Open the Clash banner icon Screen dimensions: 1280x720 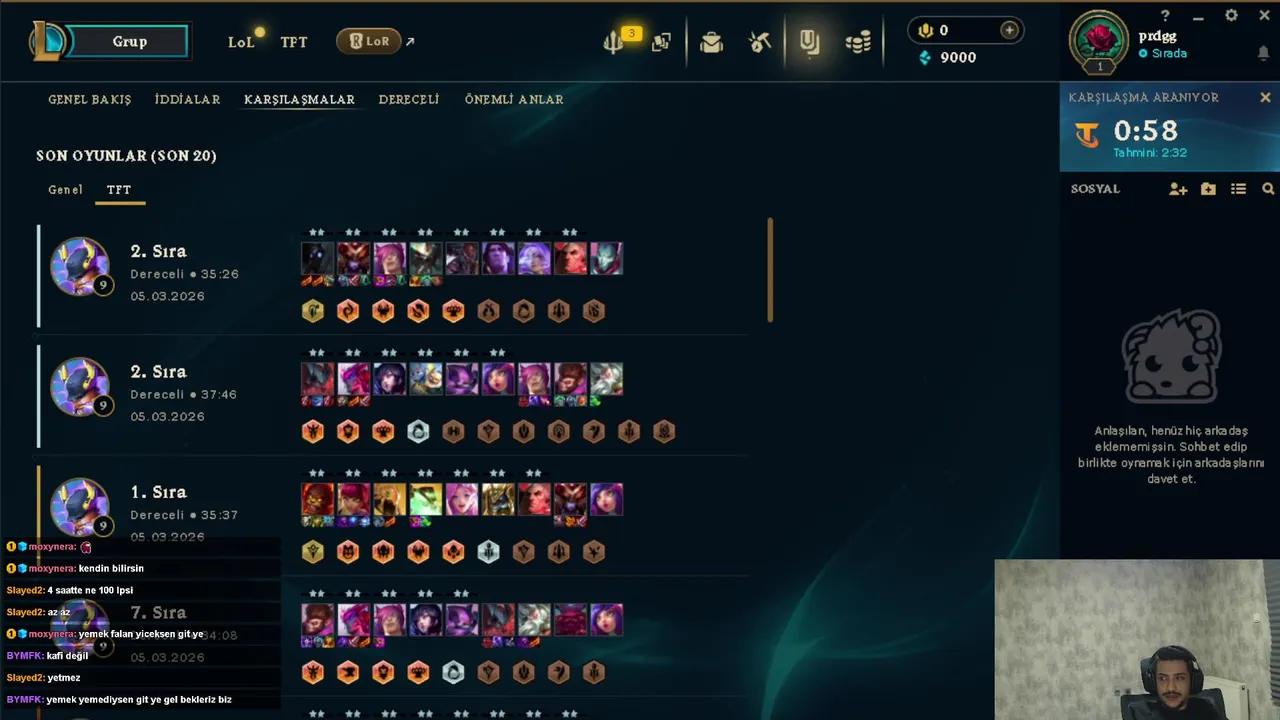(x=810, y=41)
